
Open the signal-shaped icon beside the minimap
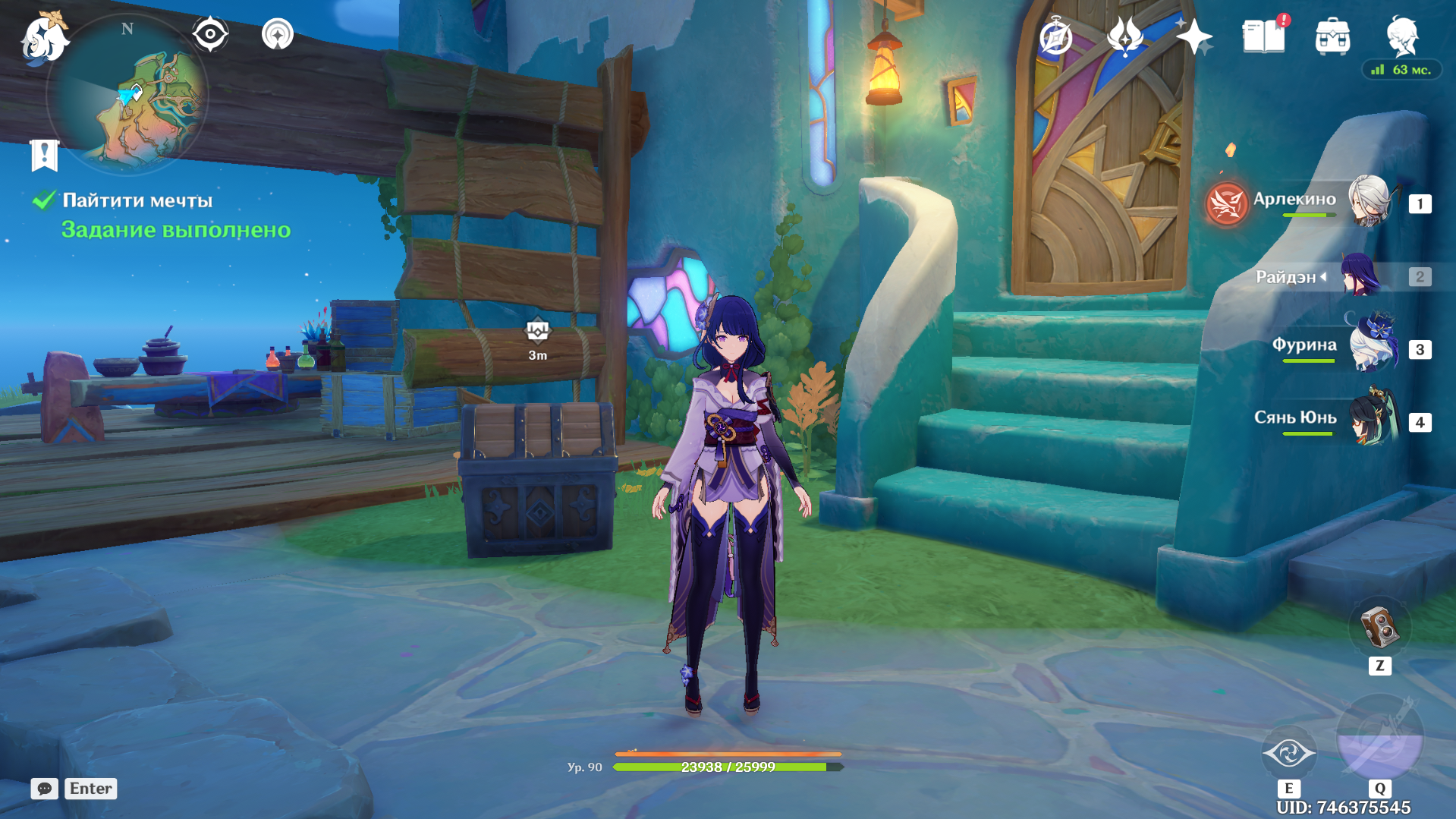(278, 34)
